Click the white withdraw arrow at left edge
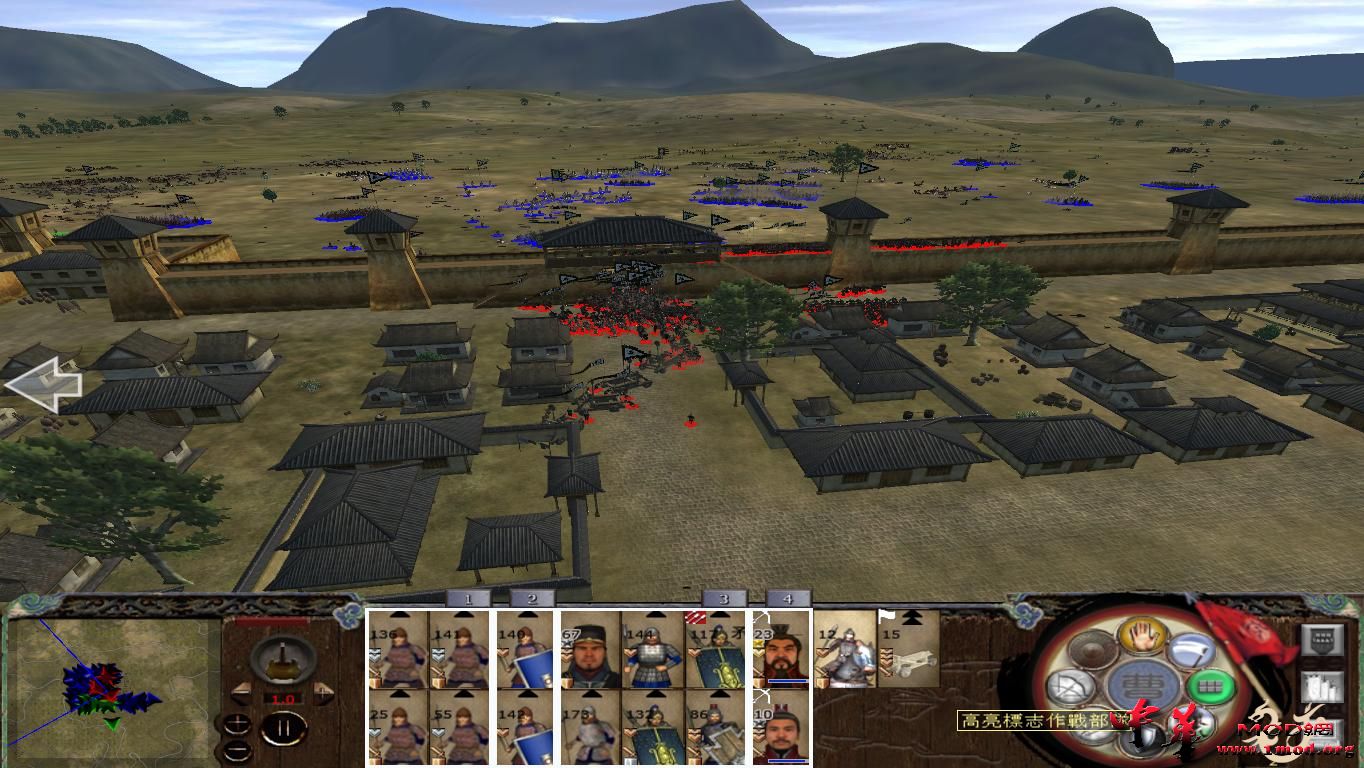The width and height of the screenshot is (1364, 768). click(45, 385)
